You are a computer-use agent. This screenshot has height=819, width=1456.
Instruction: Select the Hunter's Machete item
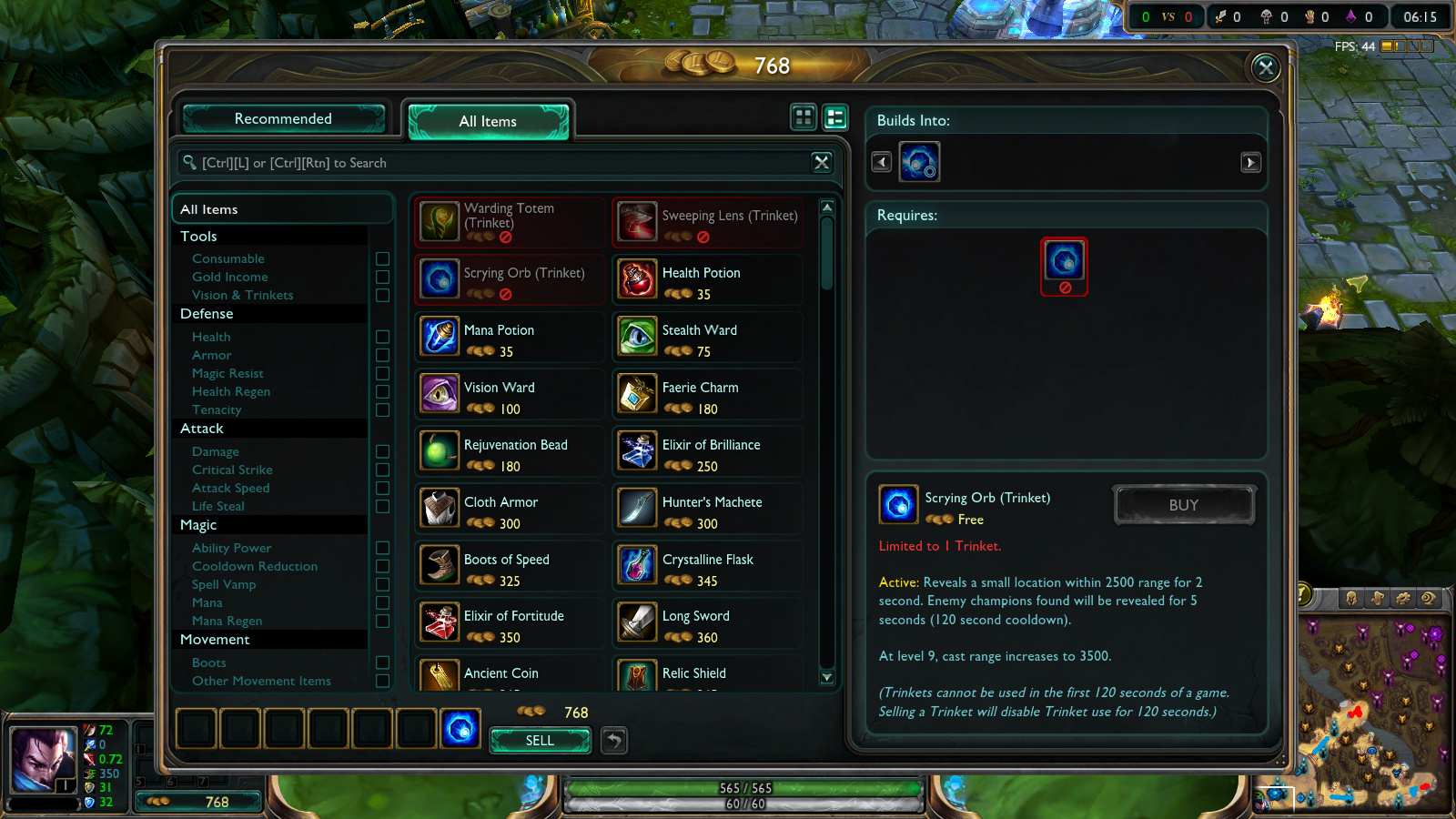click(707, 509)
